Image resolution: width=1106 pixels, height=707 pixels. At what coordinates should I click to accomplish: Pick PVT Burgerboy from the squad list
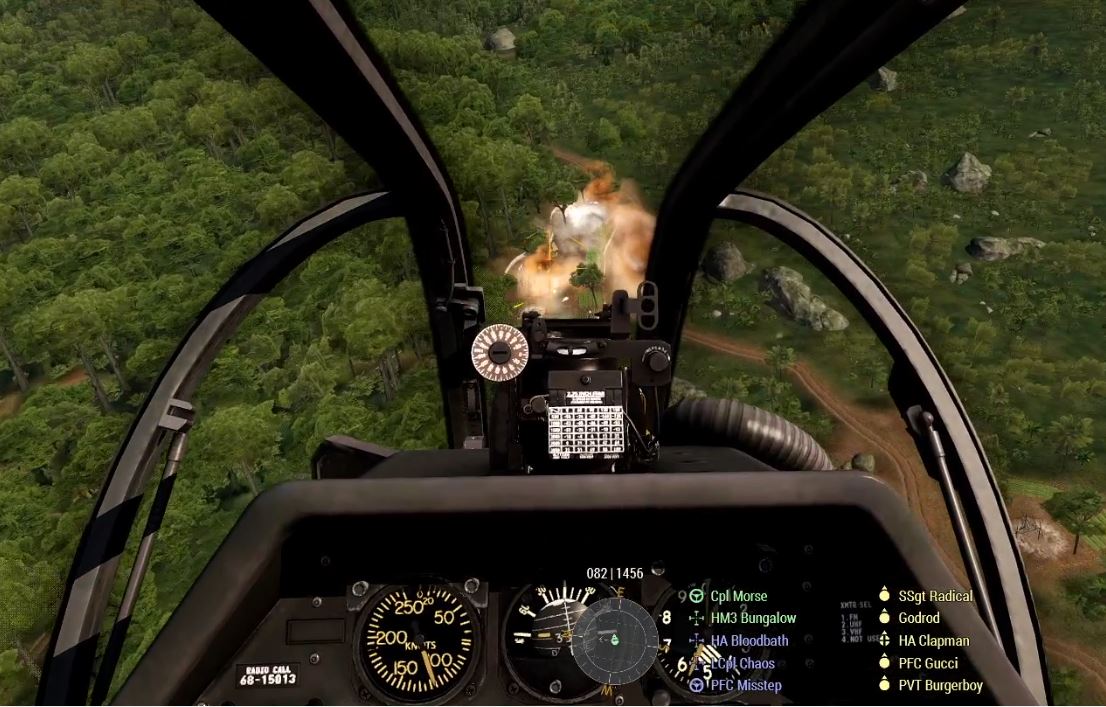[940, 685]
